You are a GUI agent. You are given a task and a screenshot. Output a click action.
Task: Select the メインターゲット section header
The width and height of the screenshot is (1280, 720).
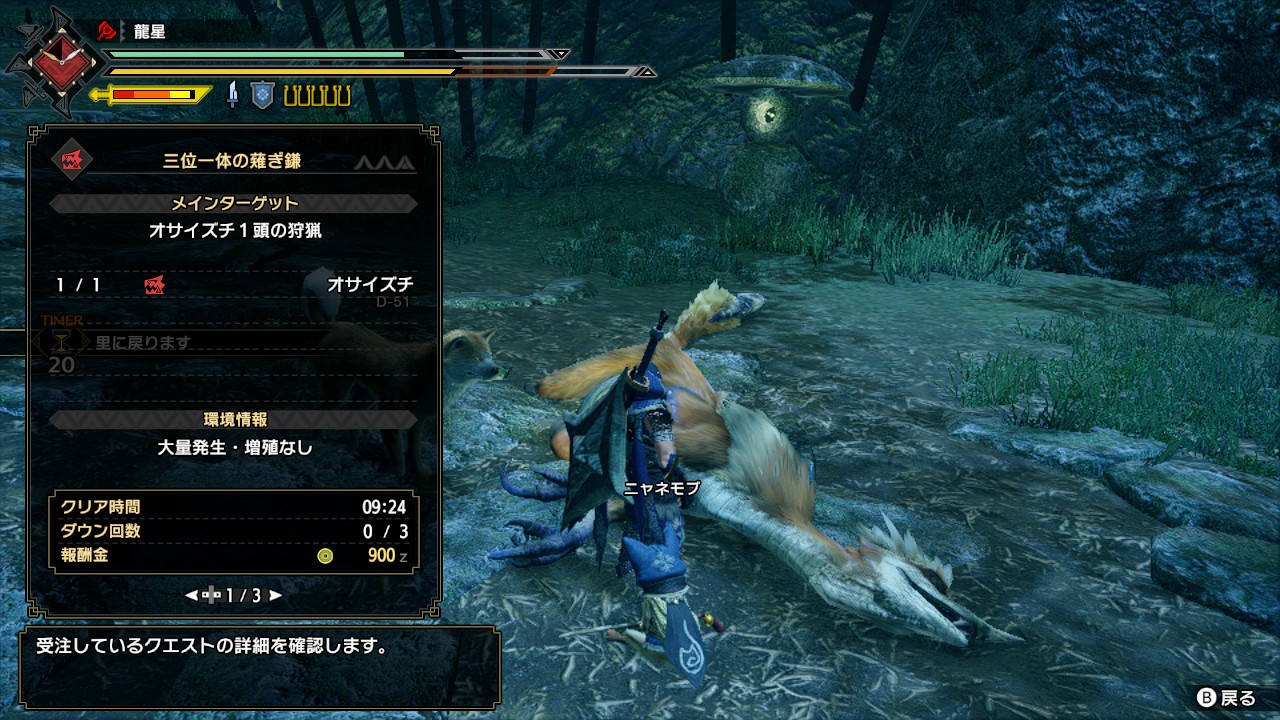click(234, 203)
